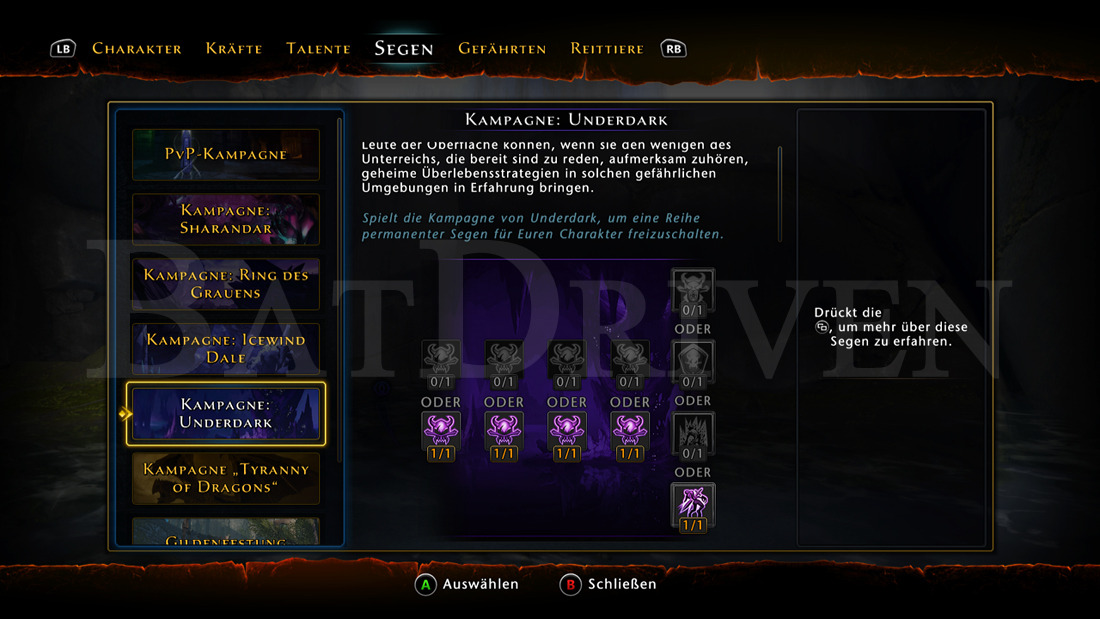Select the highlighted Kampagne: Underdark entry
Image resolution: width=1100 pixels, height=619 pixels.
(x=226, y=414)
